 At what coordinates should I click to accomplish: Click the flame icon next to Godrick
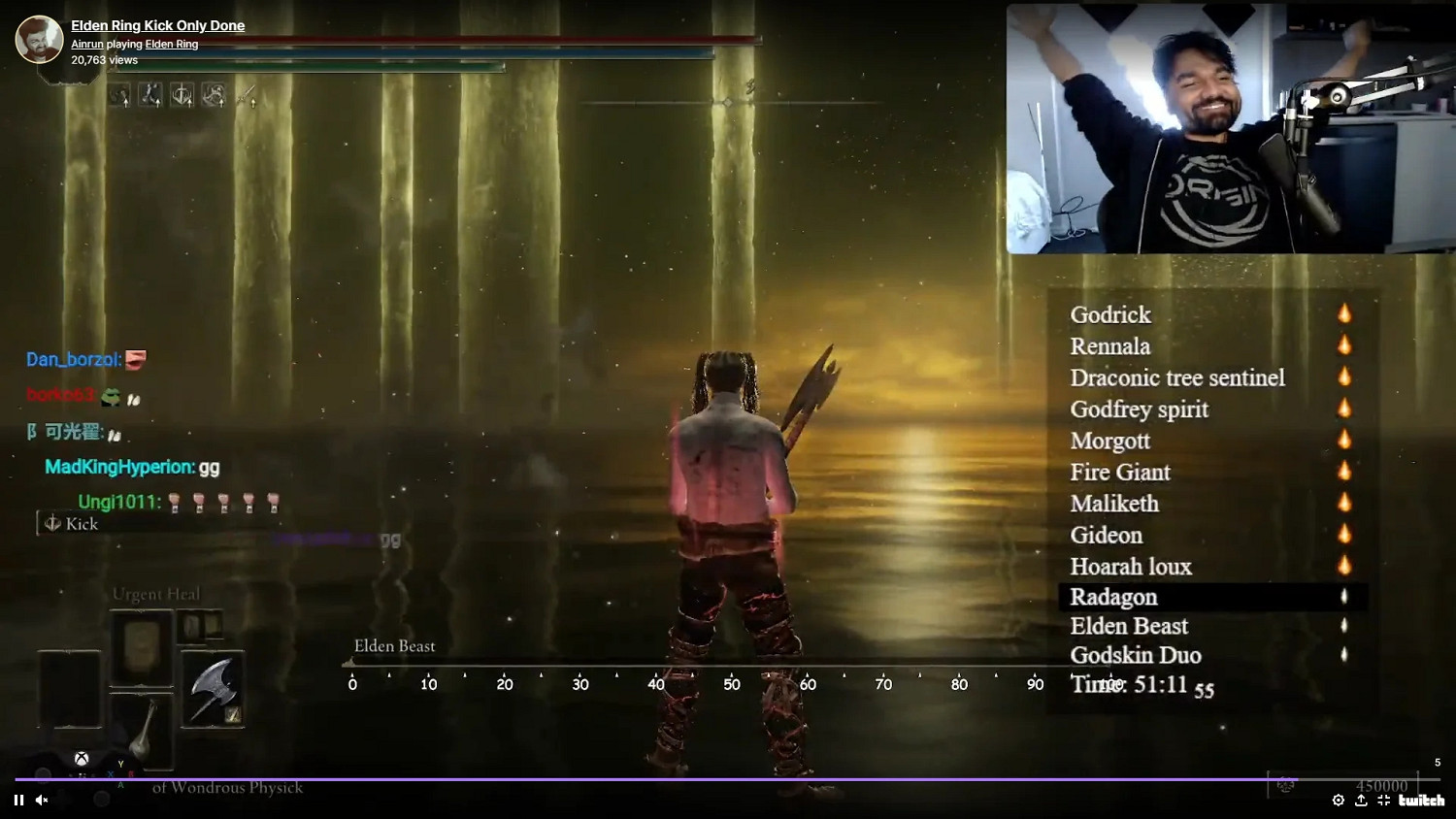tap(1344, 313)
